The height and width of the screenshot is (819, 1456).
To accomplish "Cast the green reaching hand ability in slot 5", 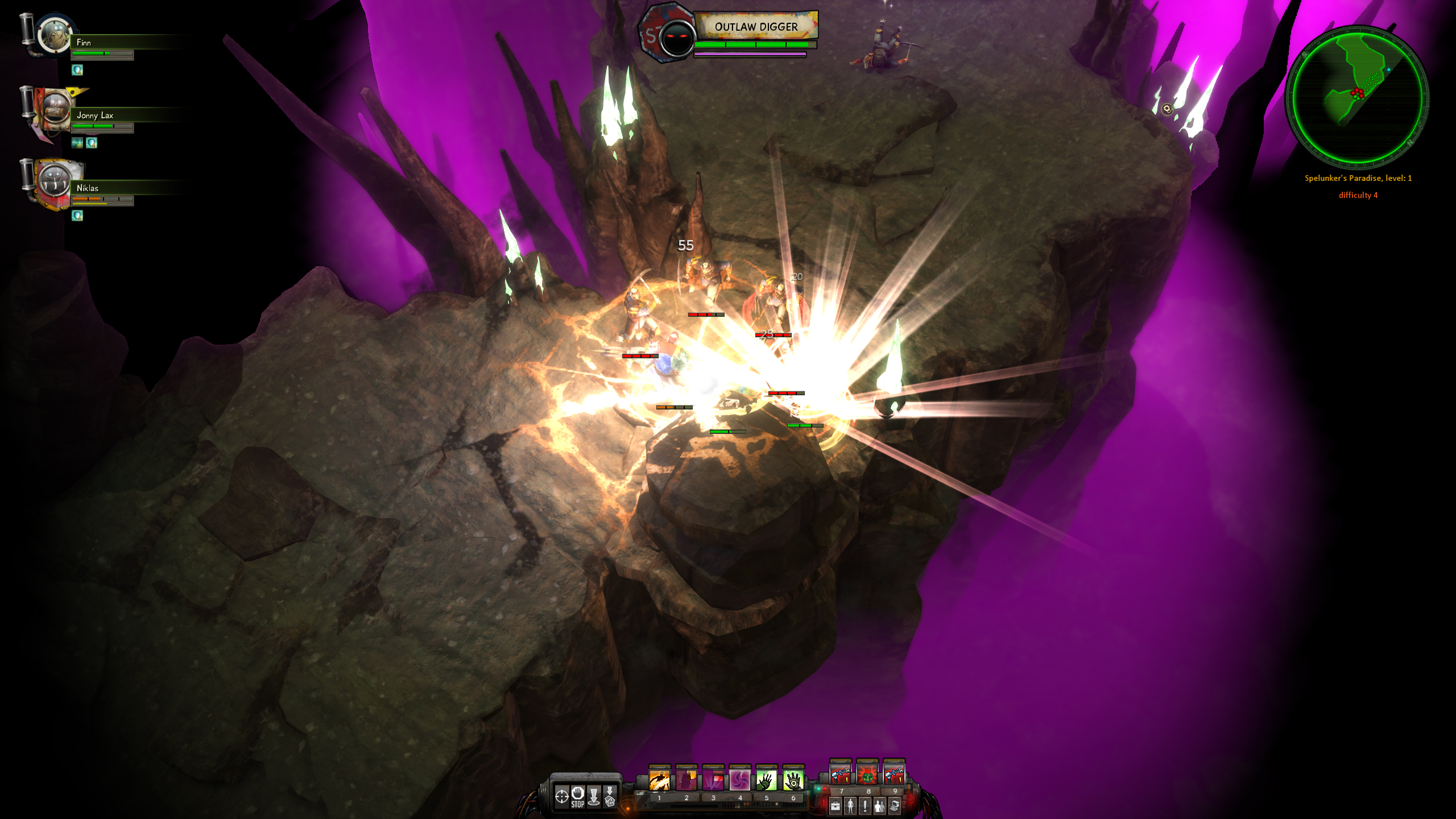I will coord(767,780).
